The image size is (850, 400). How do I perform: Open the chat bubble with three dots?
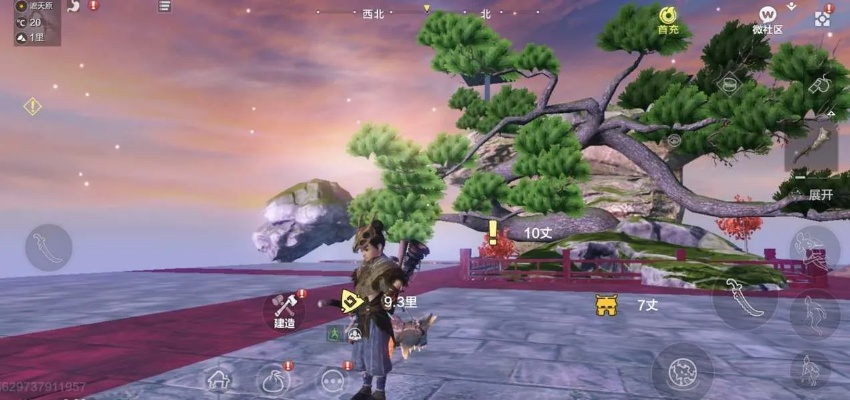click(x=333, y=381)
